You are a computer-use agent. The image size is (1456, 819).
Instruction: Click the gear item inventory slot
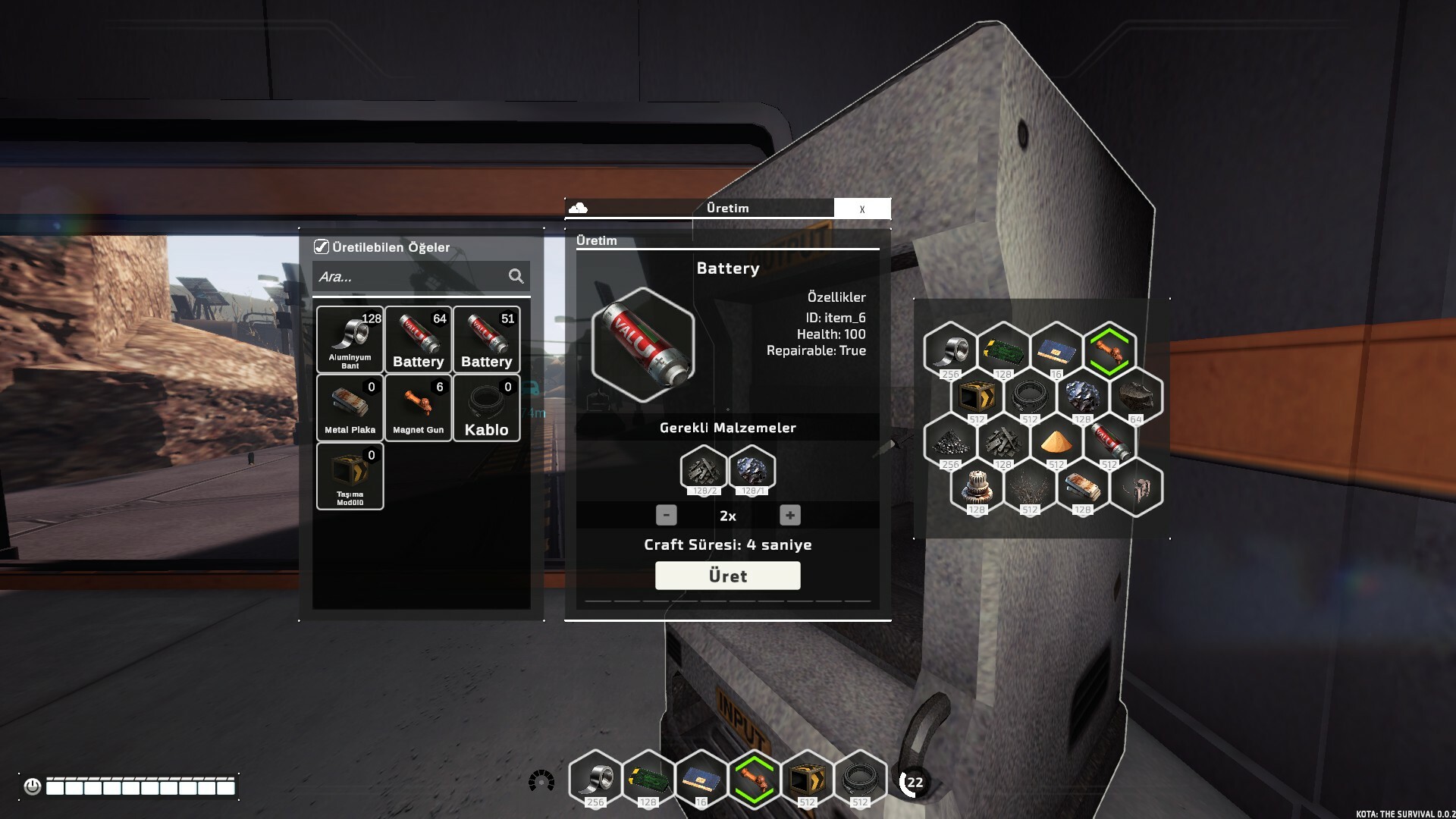click(976, 487)
